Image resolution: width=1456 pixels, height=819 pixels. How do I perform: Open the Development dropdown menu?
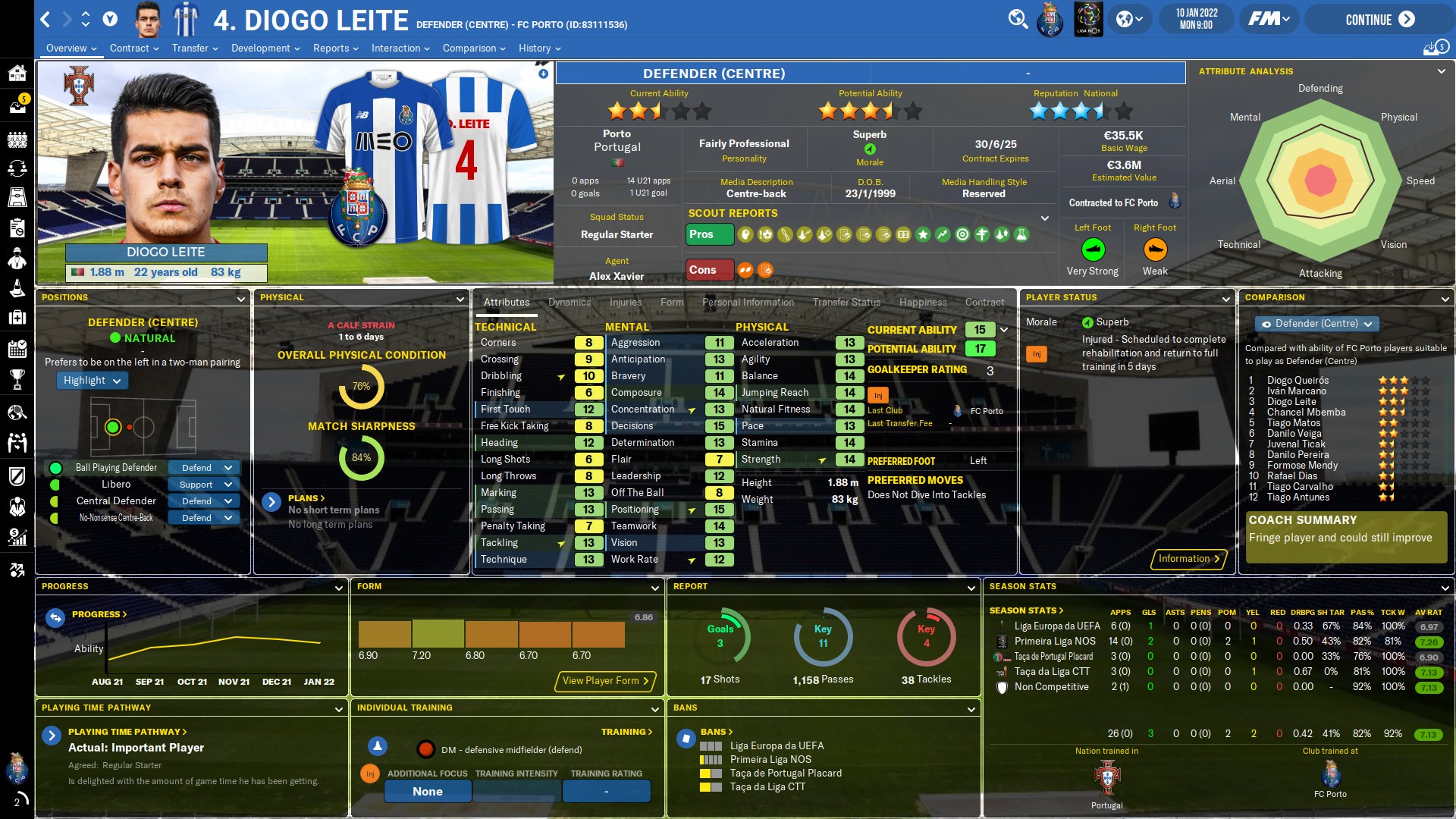pyautogui.click(x=265, y=49)
